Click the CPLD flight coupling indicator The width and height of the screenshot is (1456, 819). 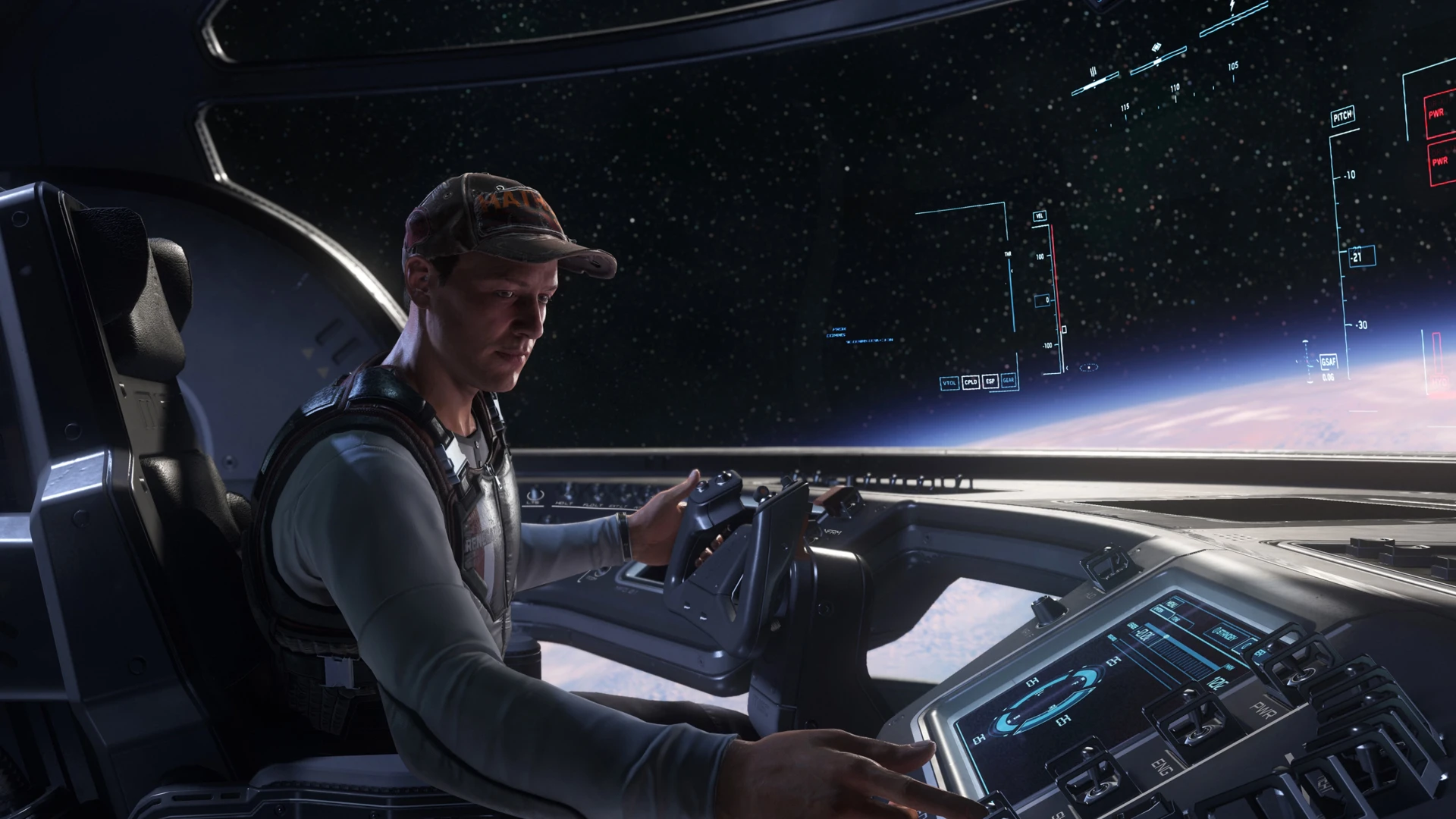pyautogui.click(x=971, y=382)
